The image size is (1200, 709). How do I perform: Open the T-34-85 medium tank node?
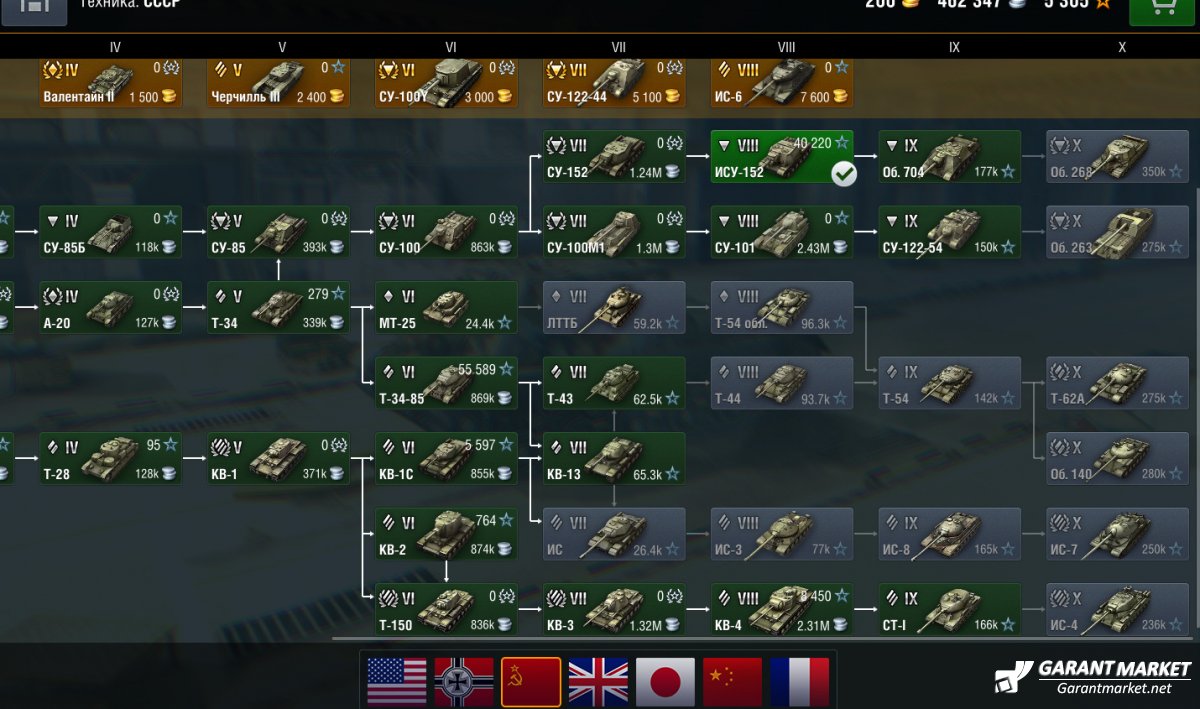coord(446,384)
